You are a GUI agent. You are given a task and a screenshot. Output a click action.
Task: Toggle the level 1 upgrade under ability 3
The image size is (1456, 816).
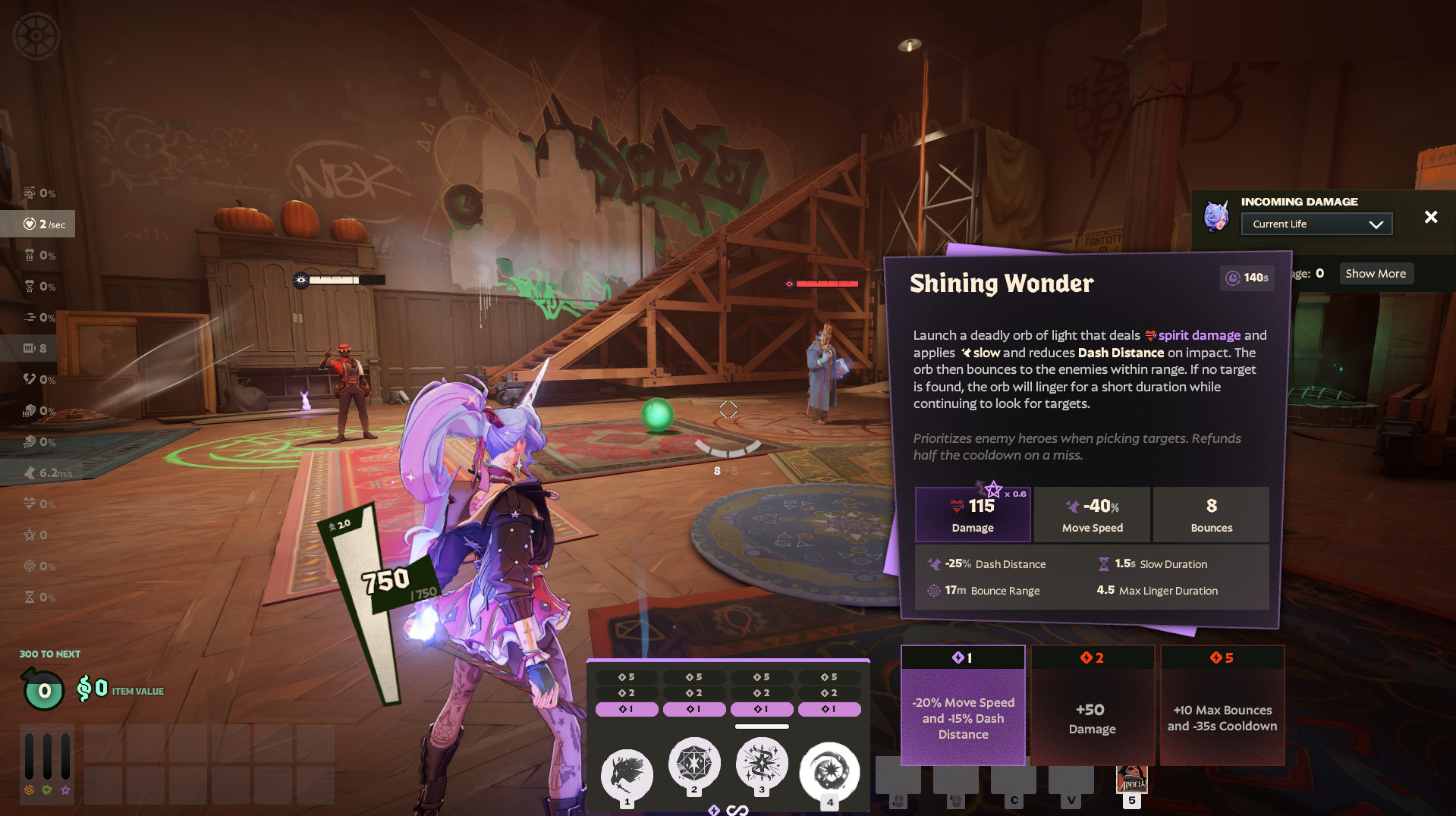762,709
